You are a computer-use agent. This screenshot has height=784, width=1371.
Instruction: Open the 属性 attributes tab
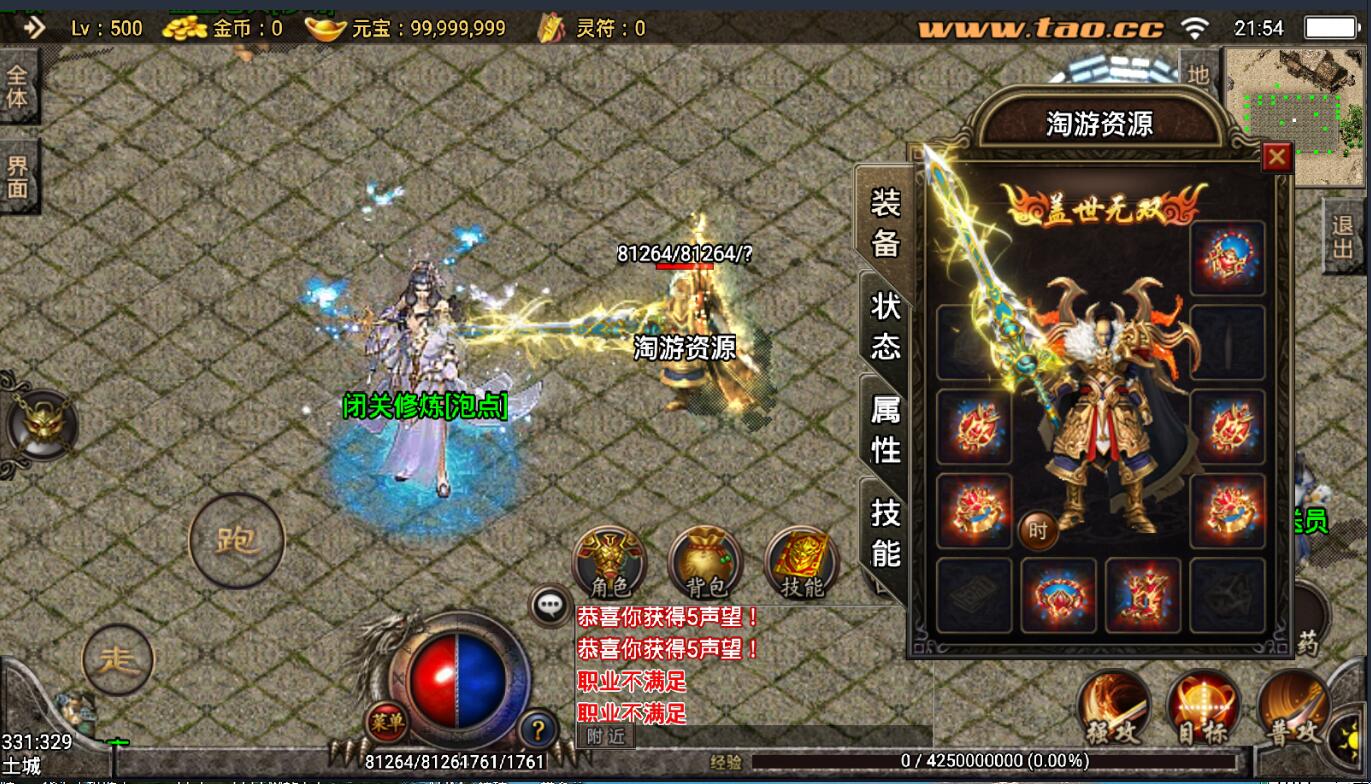[885, 429]
